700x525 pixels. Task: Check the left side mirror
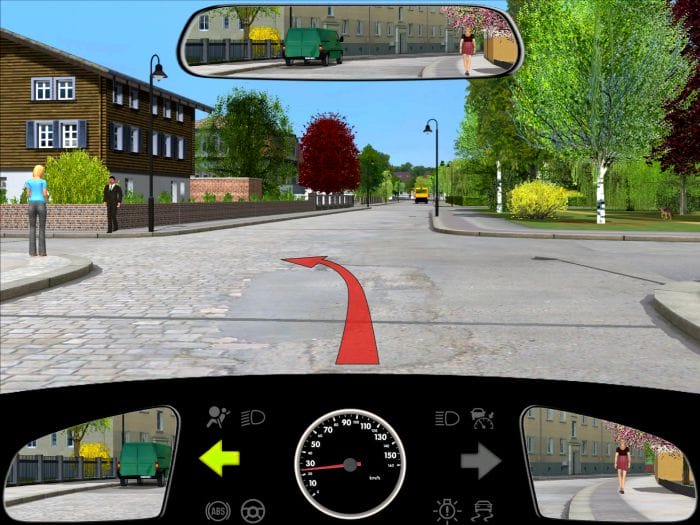click(92, 462)
